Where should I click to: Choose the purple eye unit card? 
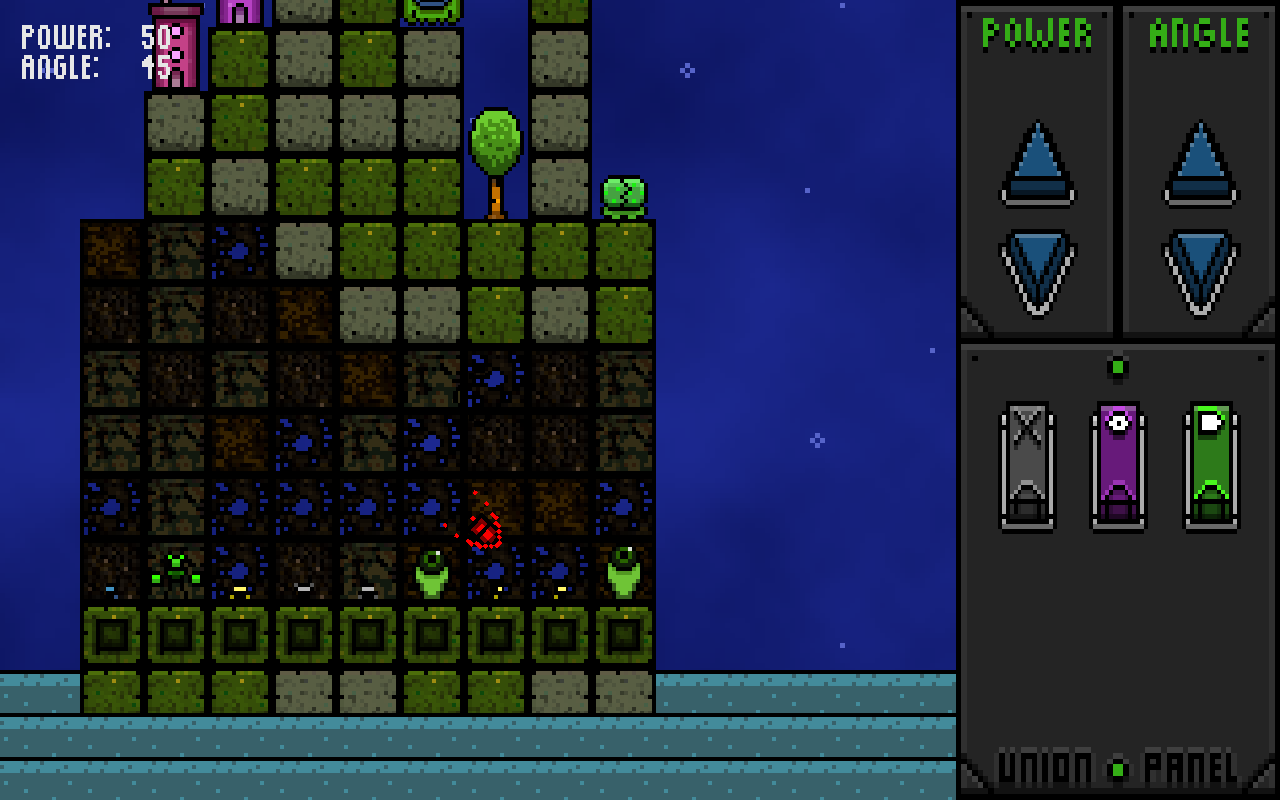pos(1118,465)
